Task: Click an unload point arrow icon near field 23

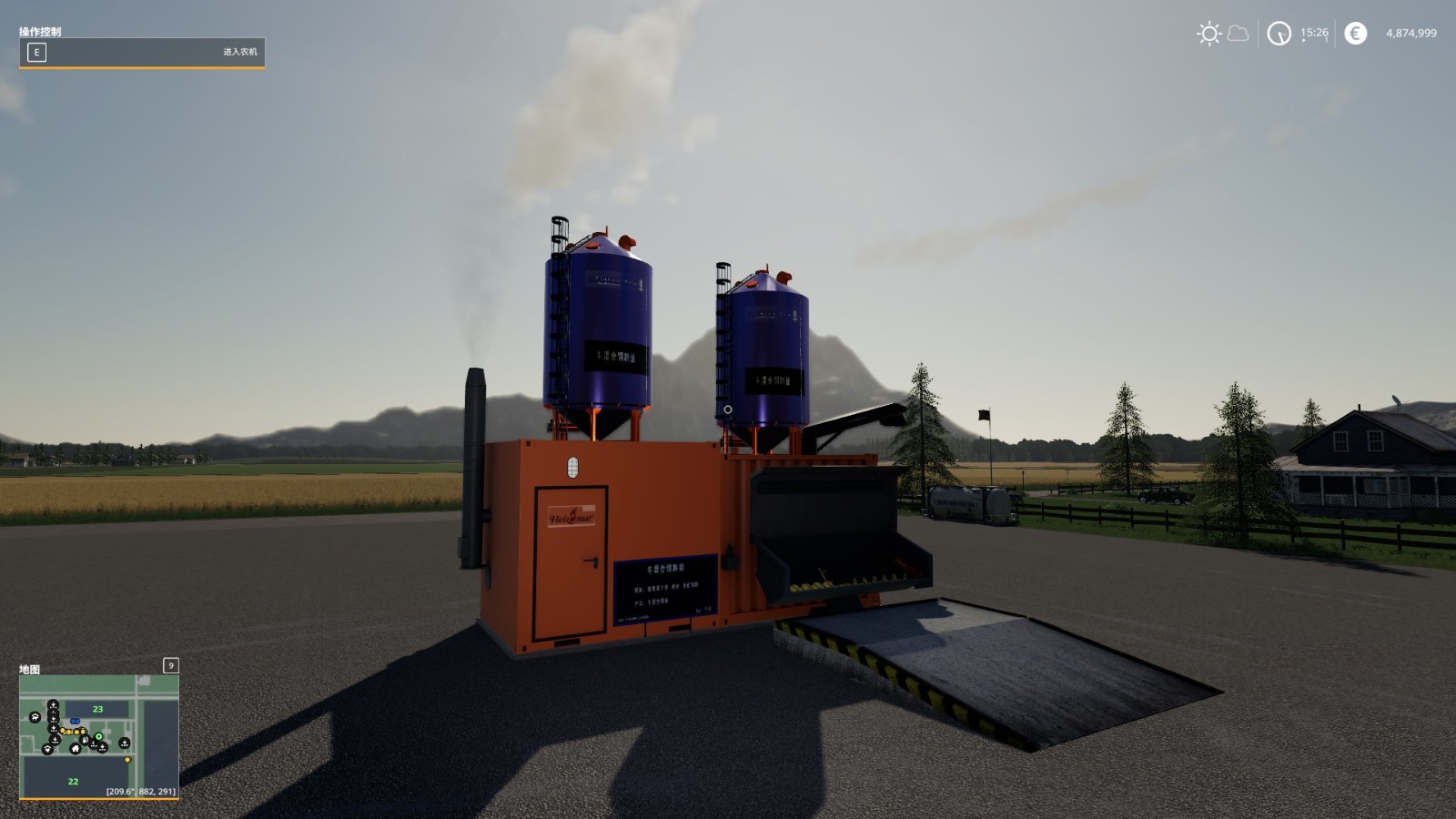Action: pos(53,704)
